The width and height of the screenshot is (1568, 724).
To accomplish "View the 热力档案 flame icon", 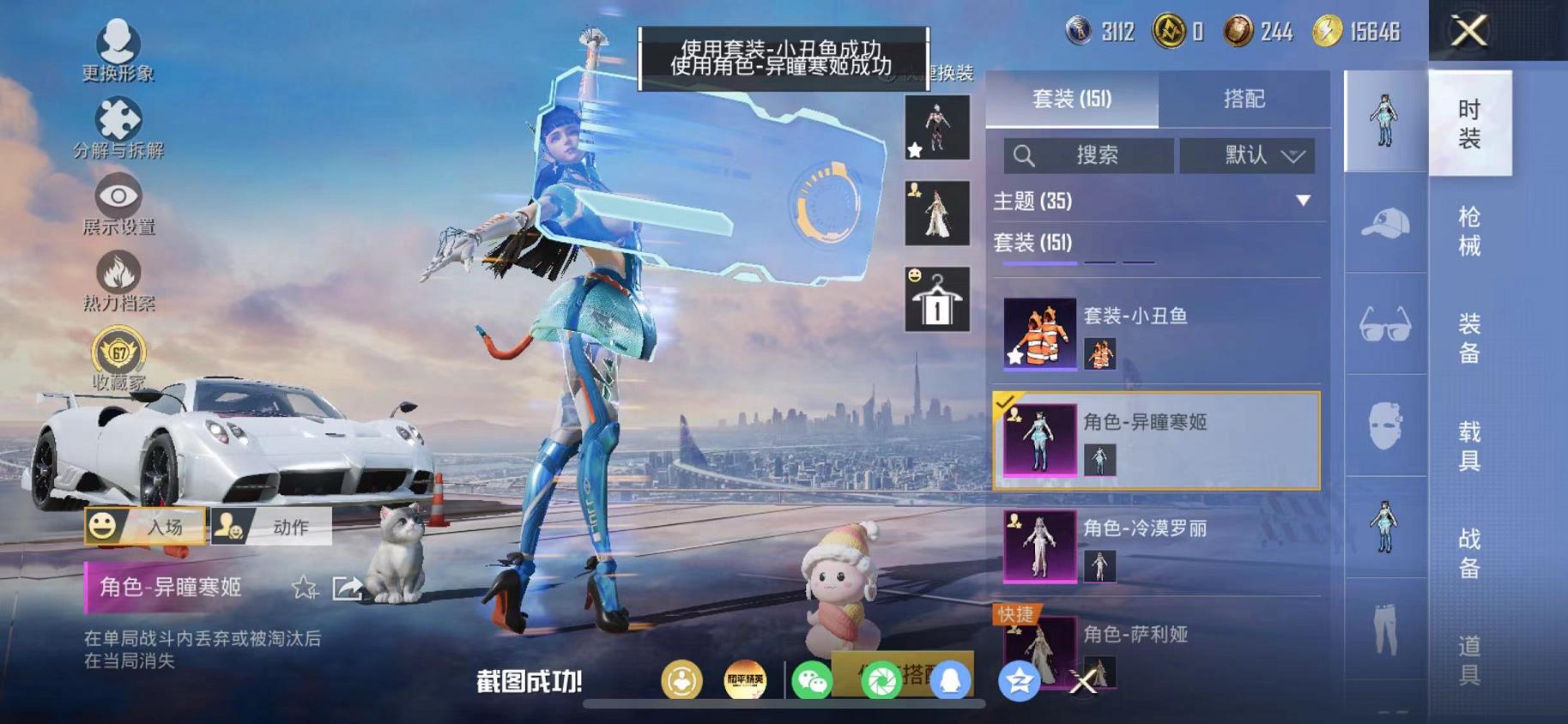I will (120, 271).
